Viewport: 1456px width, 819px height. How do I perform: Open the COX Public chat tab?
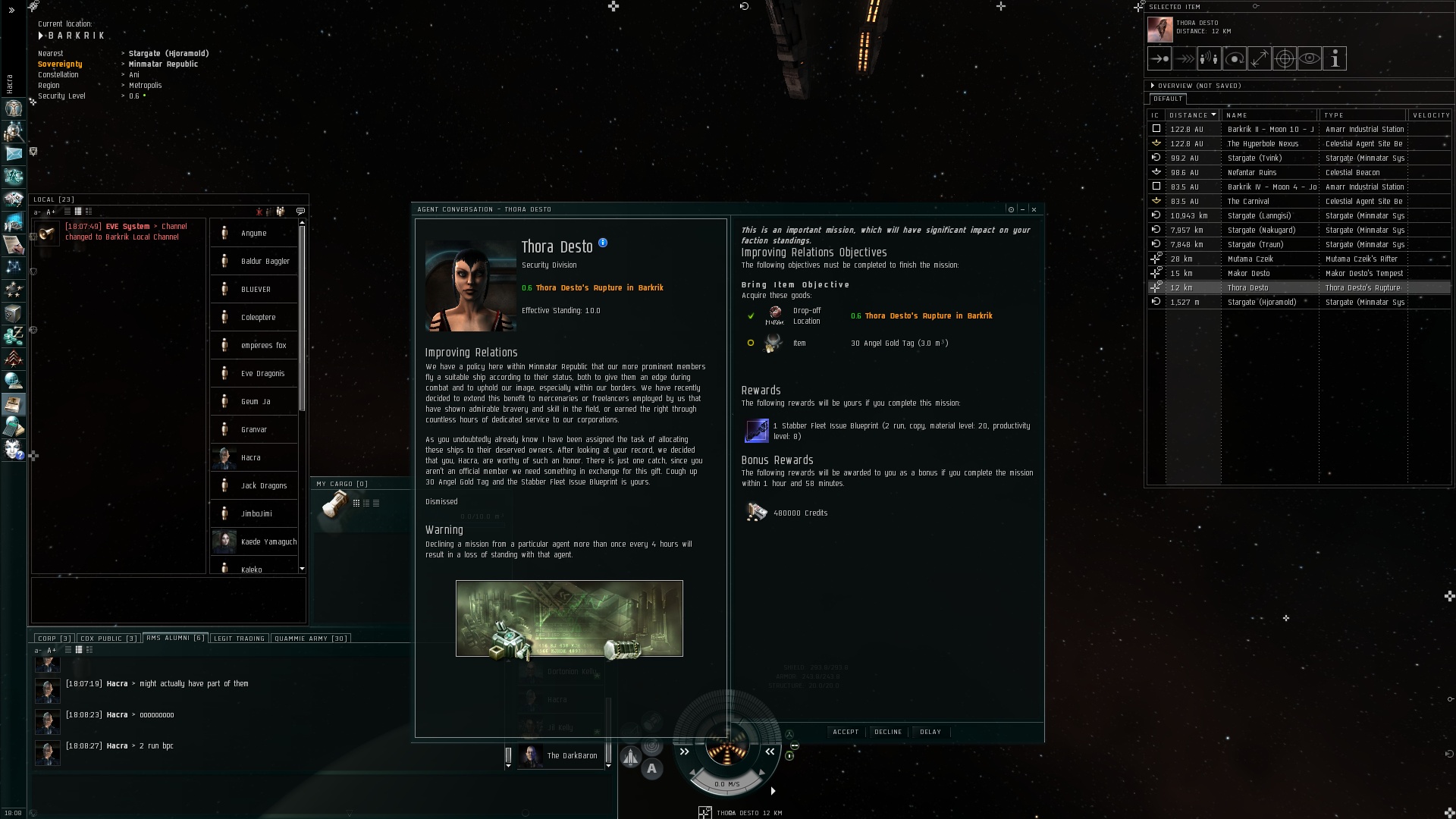pos(108,639)
